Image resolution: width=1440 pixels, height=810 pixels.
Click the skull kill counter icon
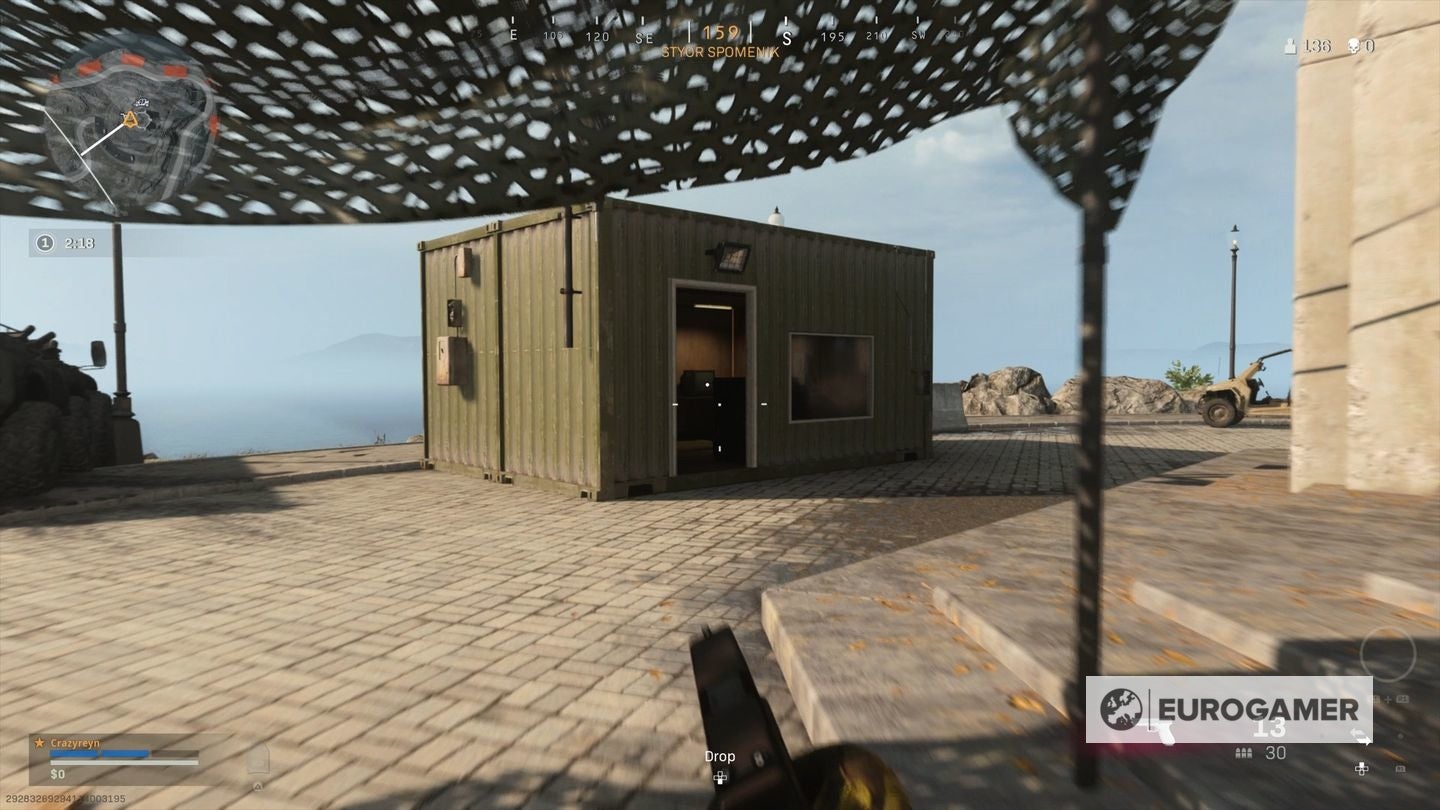point(1354,46)
